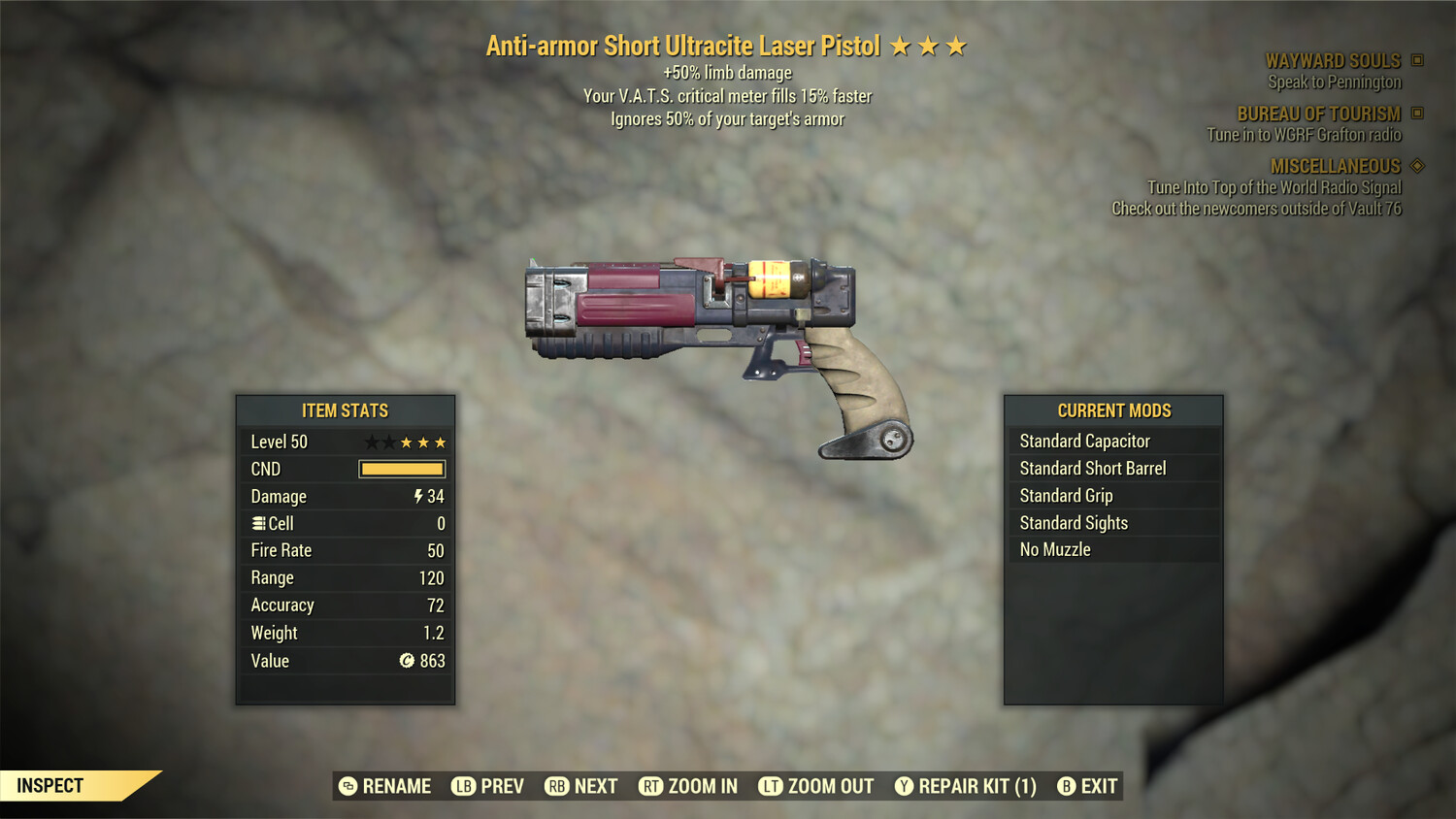
Task: Expand the Item Stats panel header
Action: coord(345,410)
